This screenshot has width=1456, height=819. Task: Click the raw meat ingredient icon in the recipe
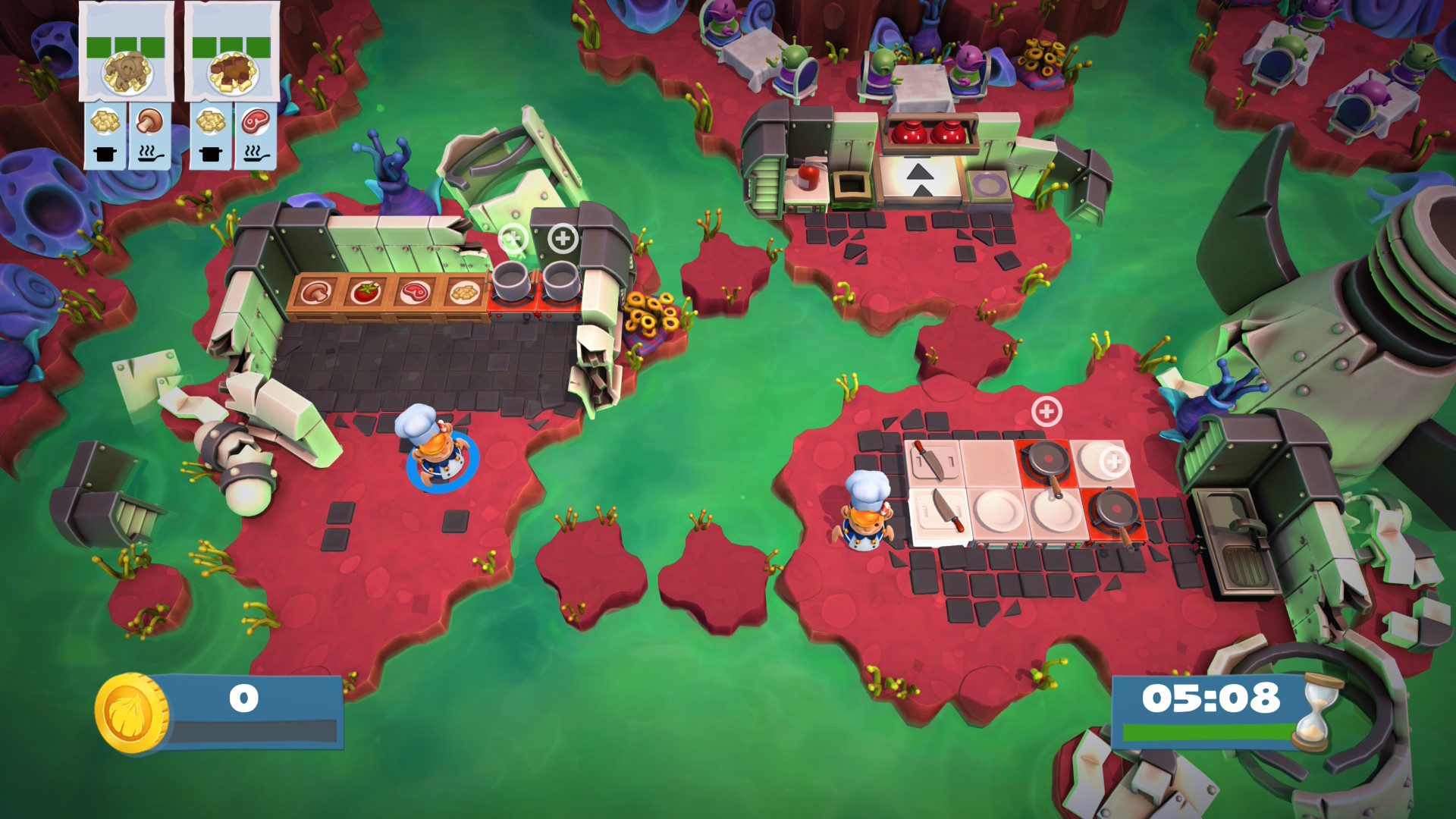(x=256, y=121)
